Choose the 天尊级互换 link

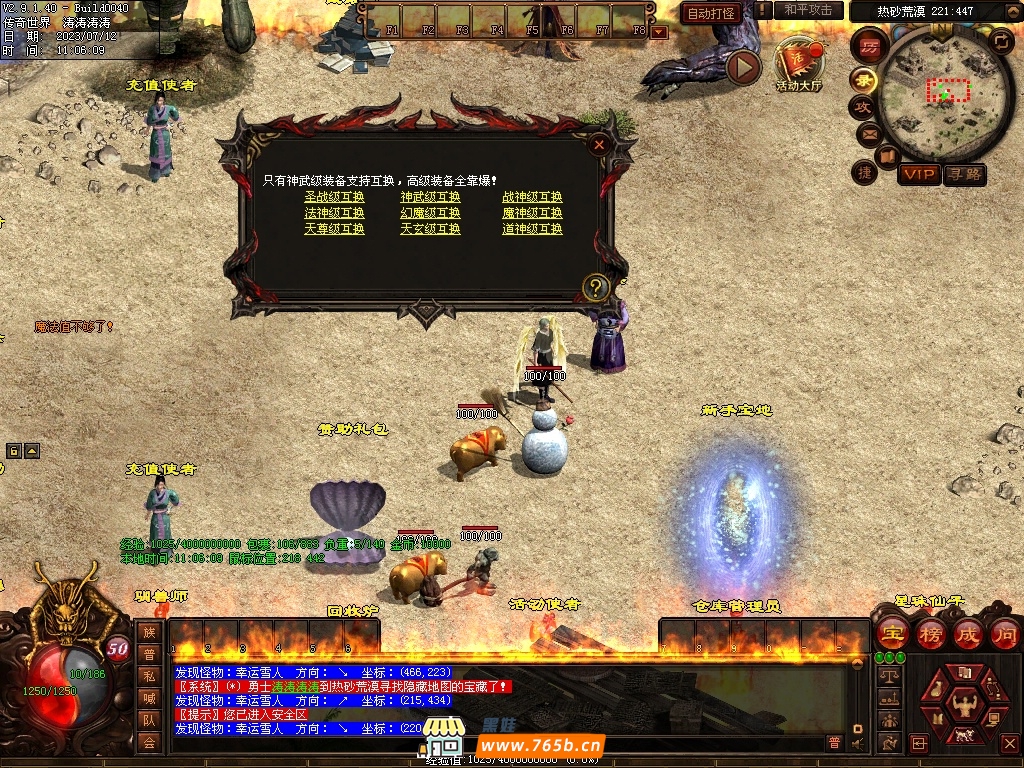click(334, 229)
